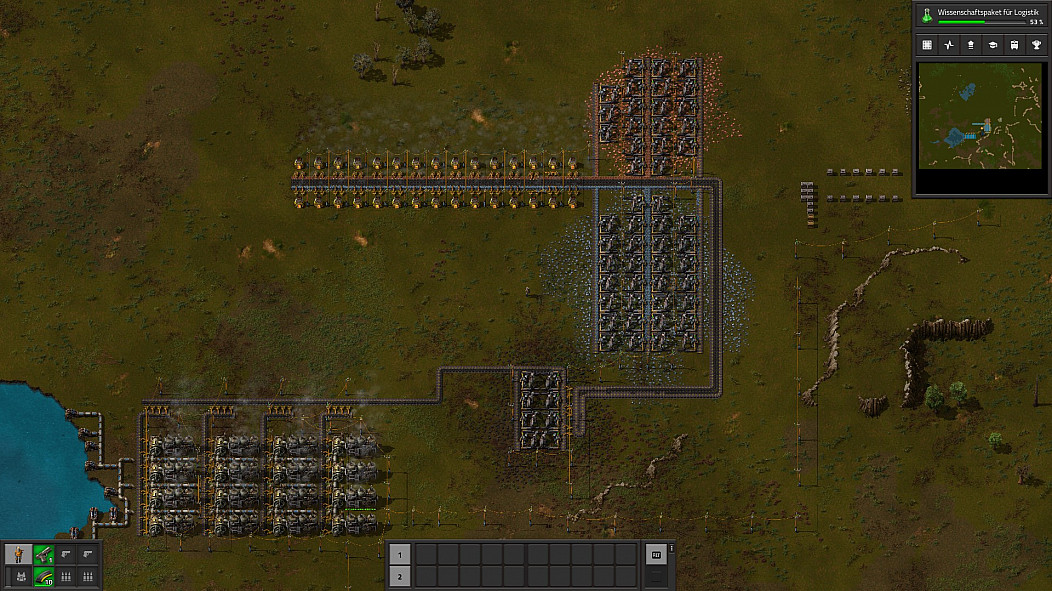This screenshot has width=1052, height=591.
Task: Click the small menu dots beside the quickbar
Action: [672, 546]
